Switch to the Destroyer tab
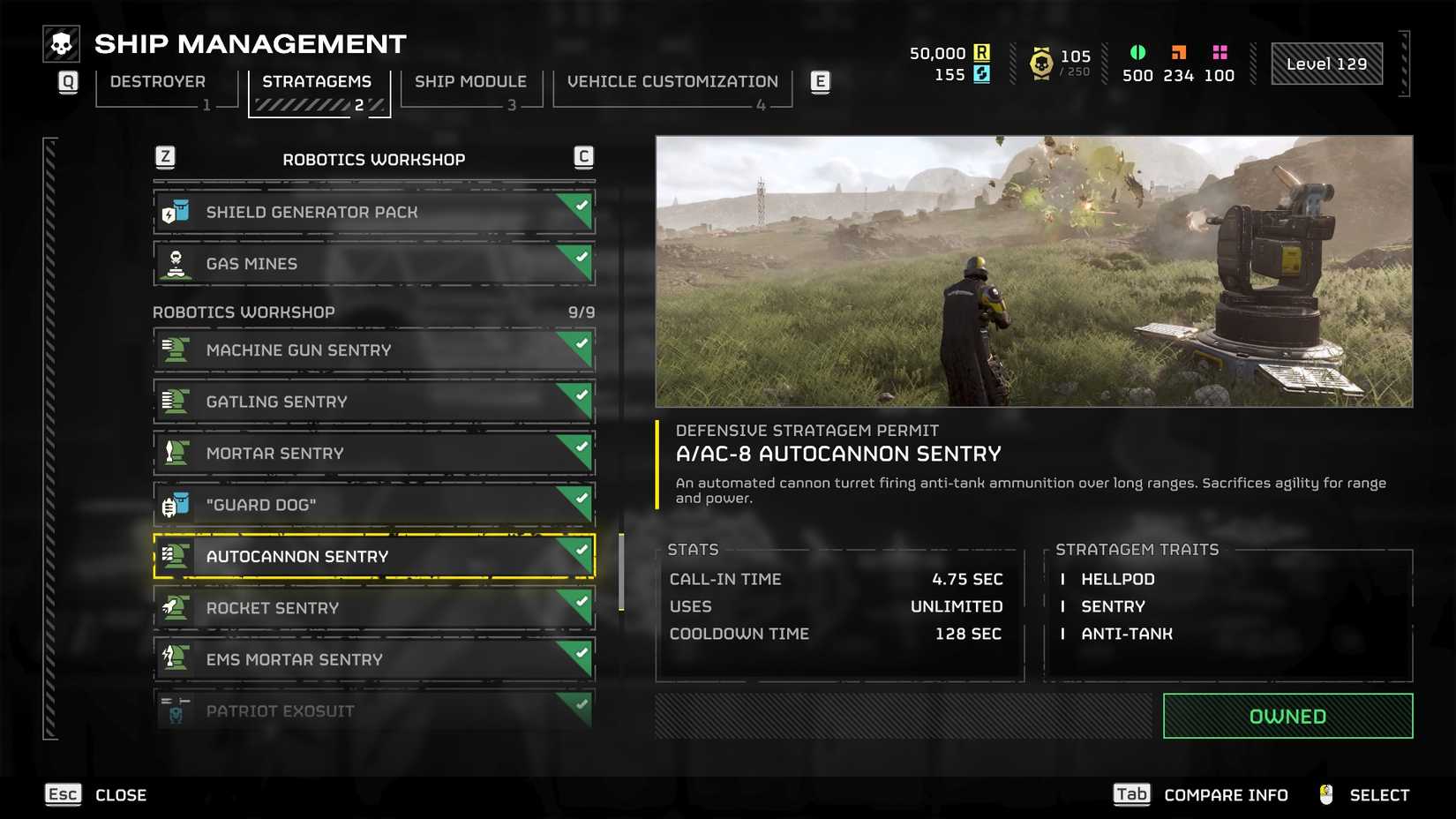 157,81
